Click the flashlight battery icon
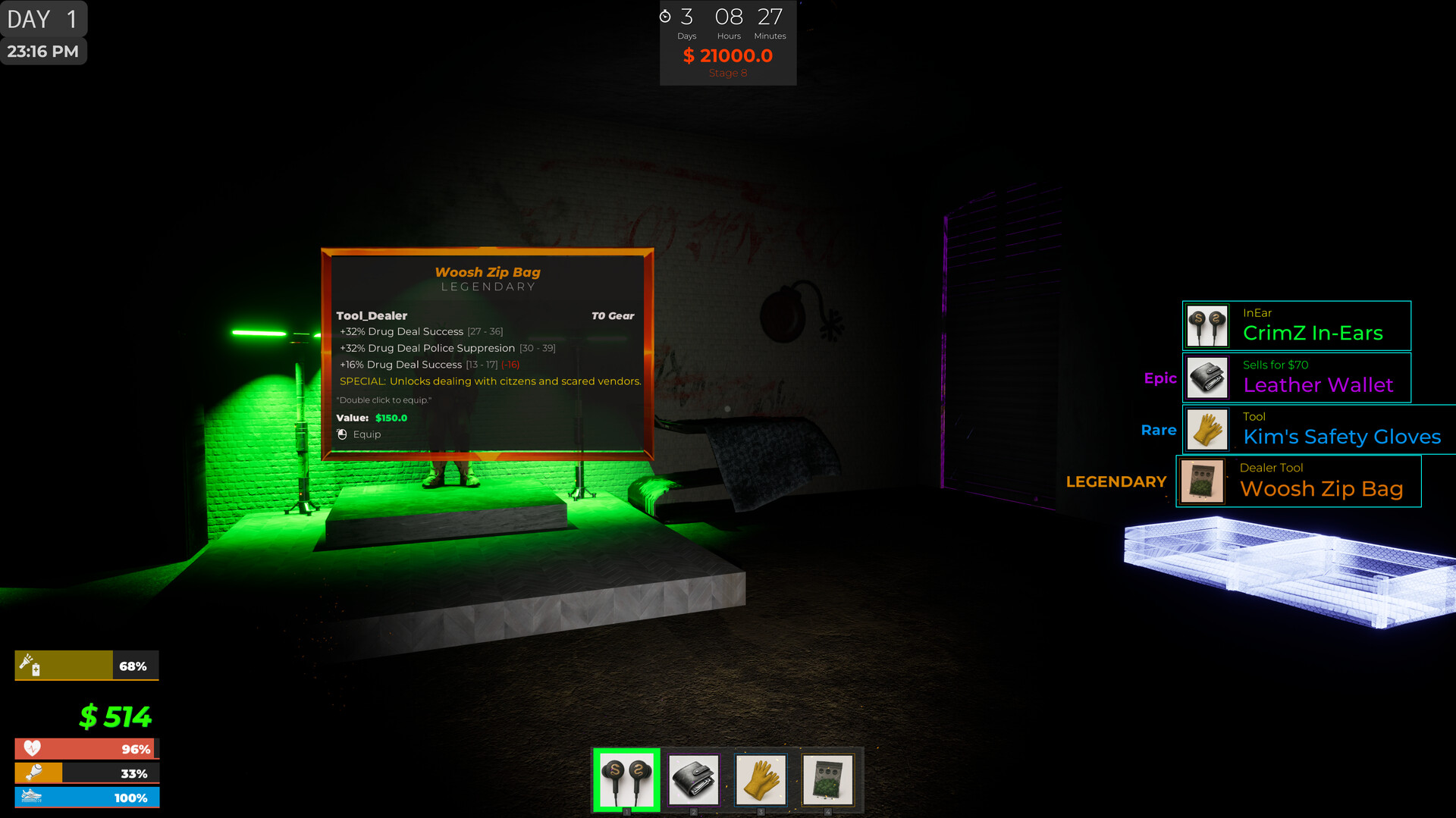This screenshot has height=818, width=1456. 29,665
